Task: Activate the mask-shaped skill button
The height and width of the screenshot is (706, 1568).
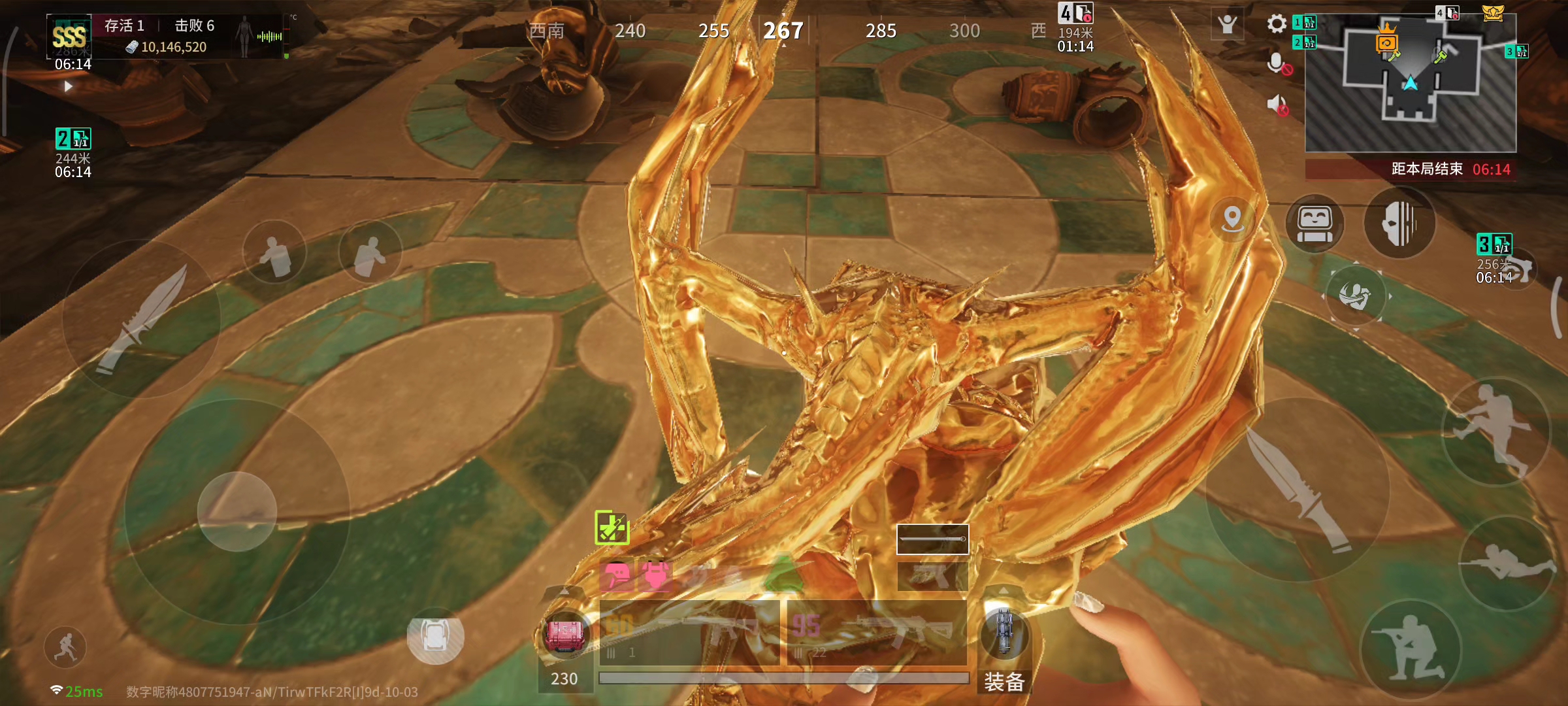Action: click(x=1399, y=223)
